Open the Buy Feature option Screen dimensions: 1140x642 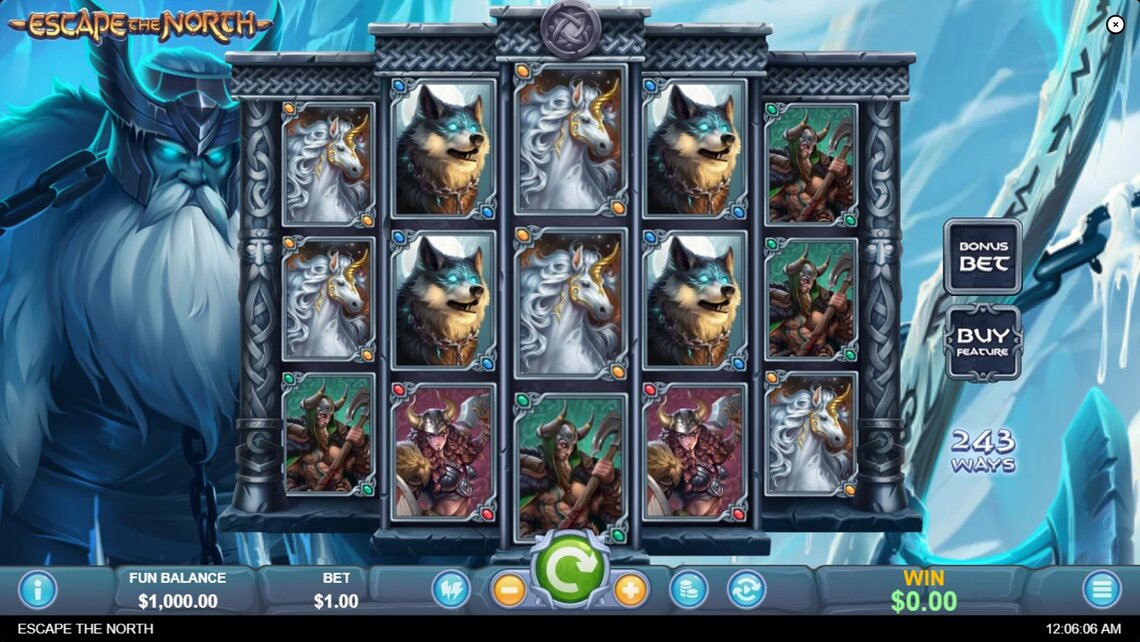tap(983, 342)
